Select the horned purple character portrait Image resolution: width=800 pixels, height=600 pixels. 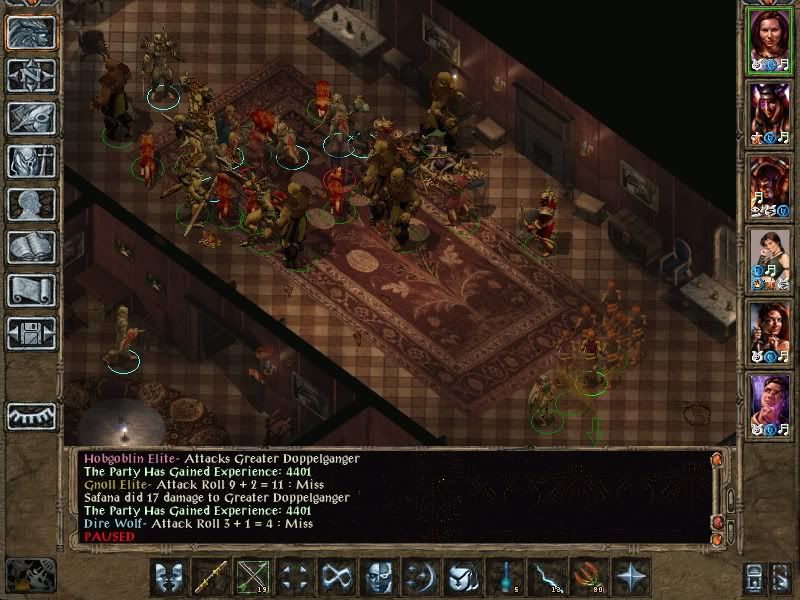(770, 113)
